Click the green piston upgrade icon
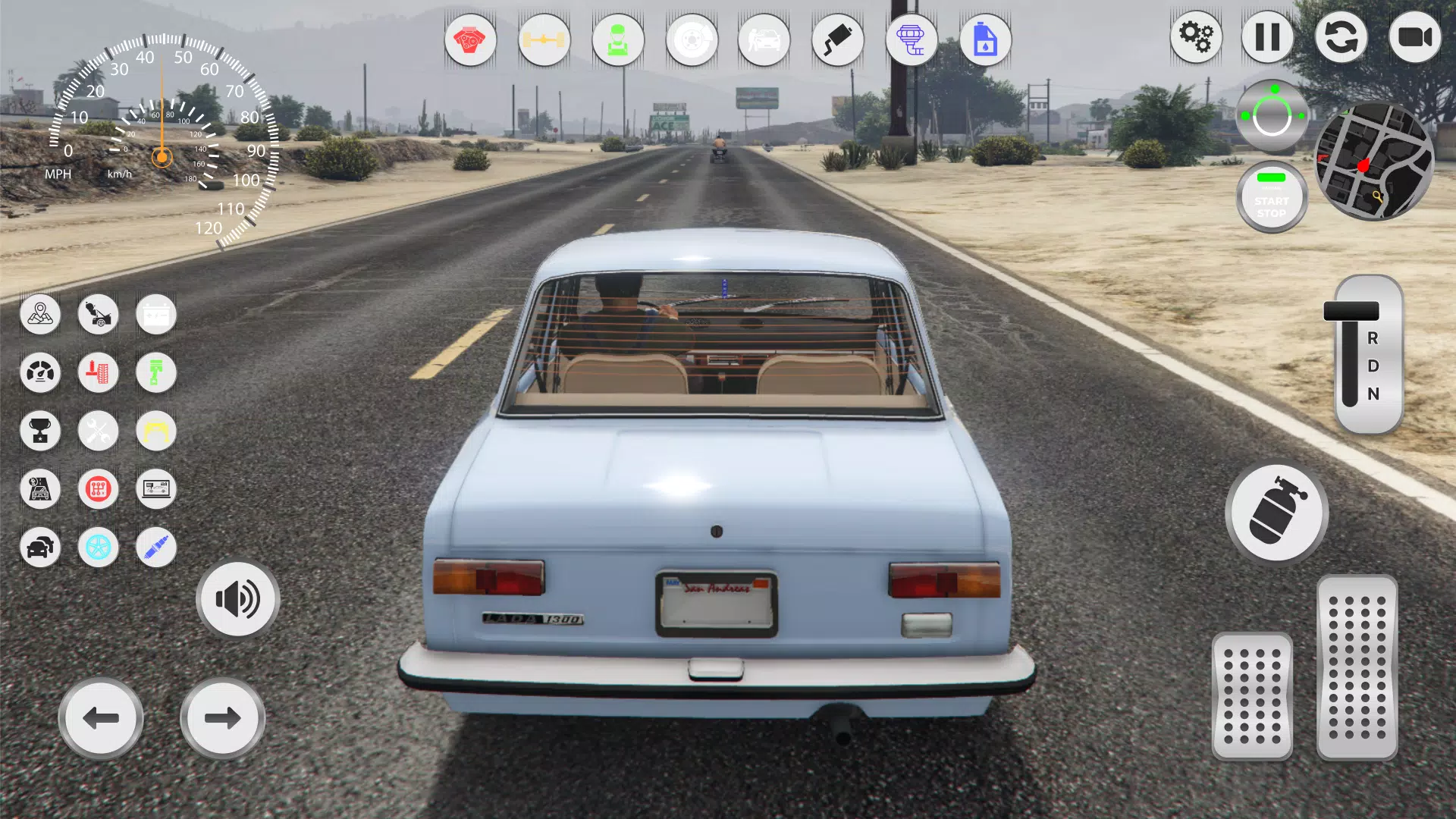 pos(155,373)
